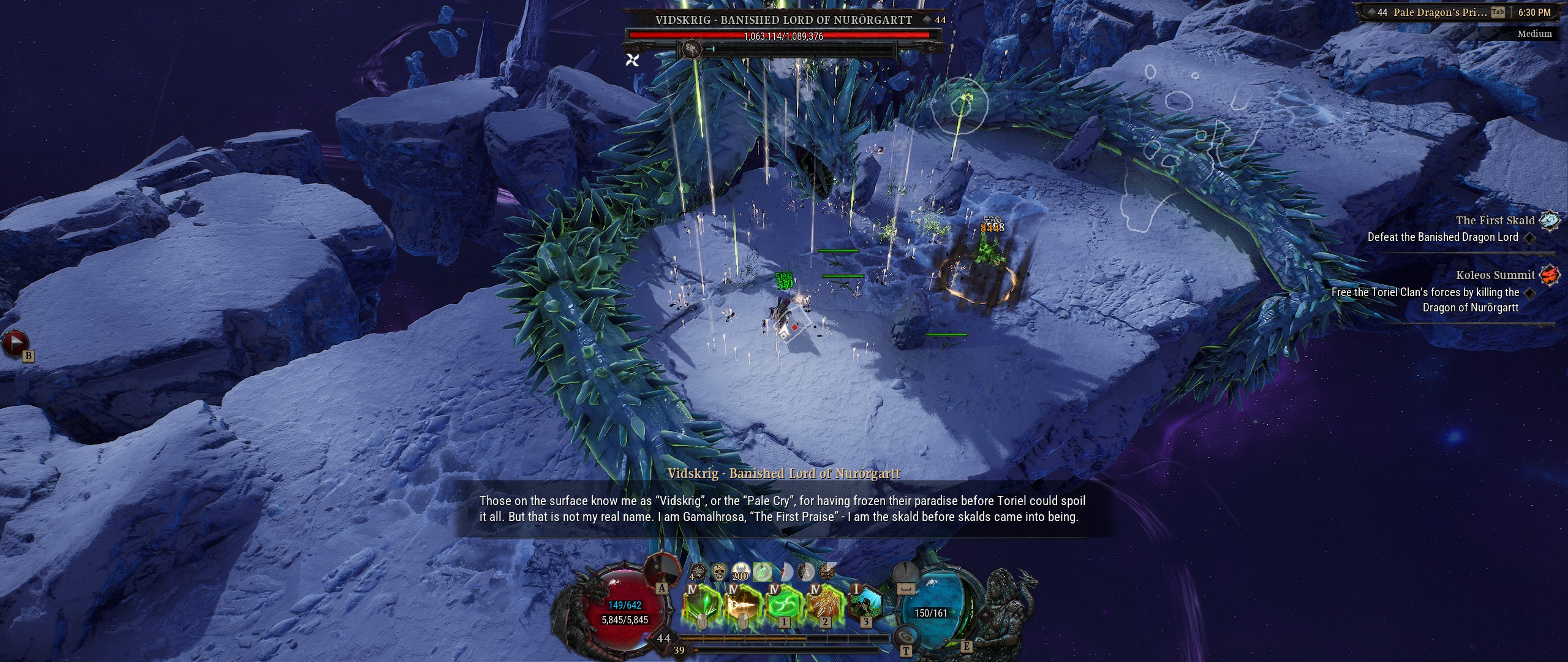
Task: Select the boss ability icon under Vidskrig's health
Action: pyautogui.click(x=693, y=48)
